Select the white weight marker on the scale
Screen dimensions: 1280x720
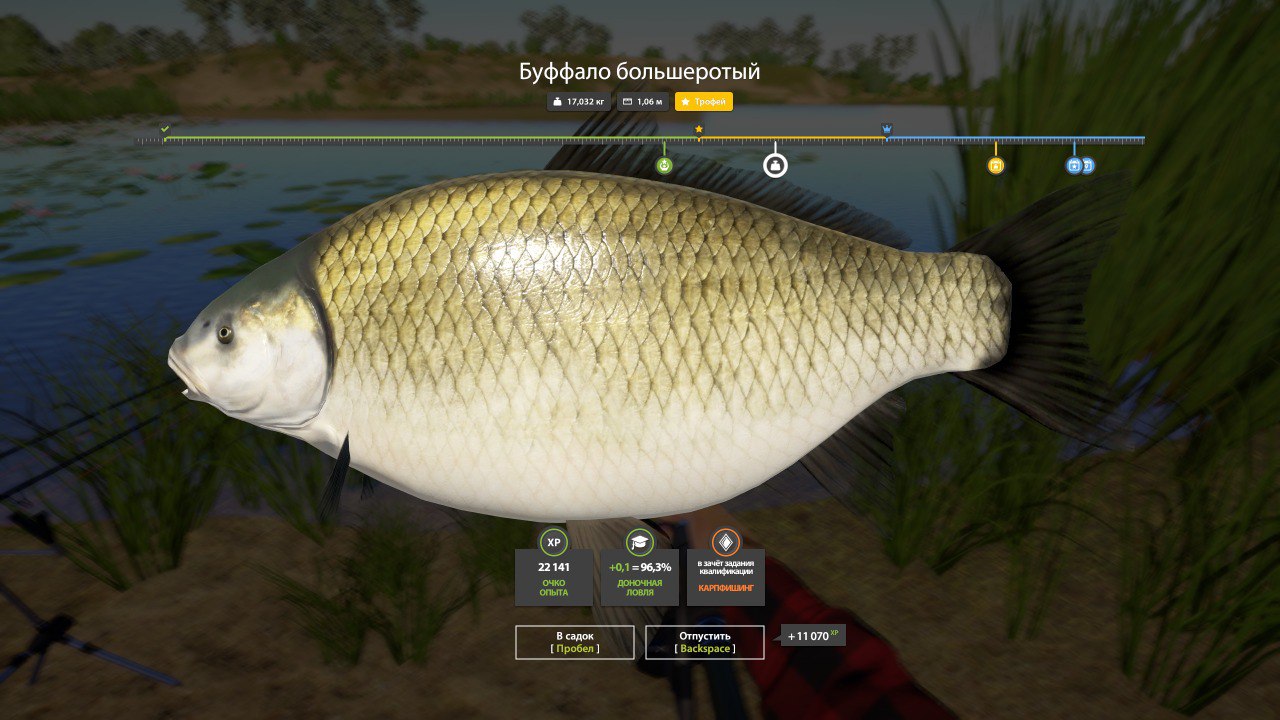(775, 165)
